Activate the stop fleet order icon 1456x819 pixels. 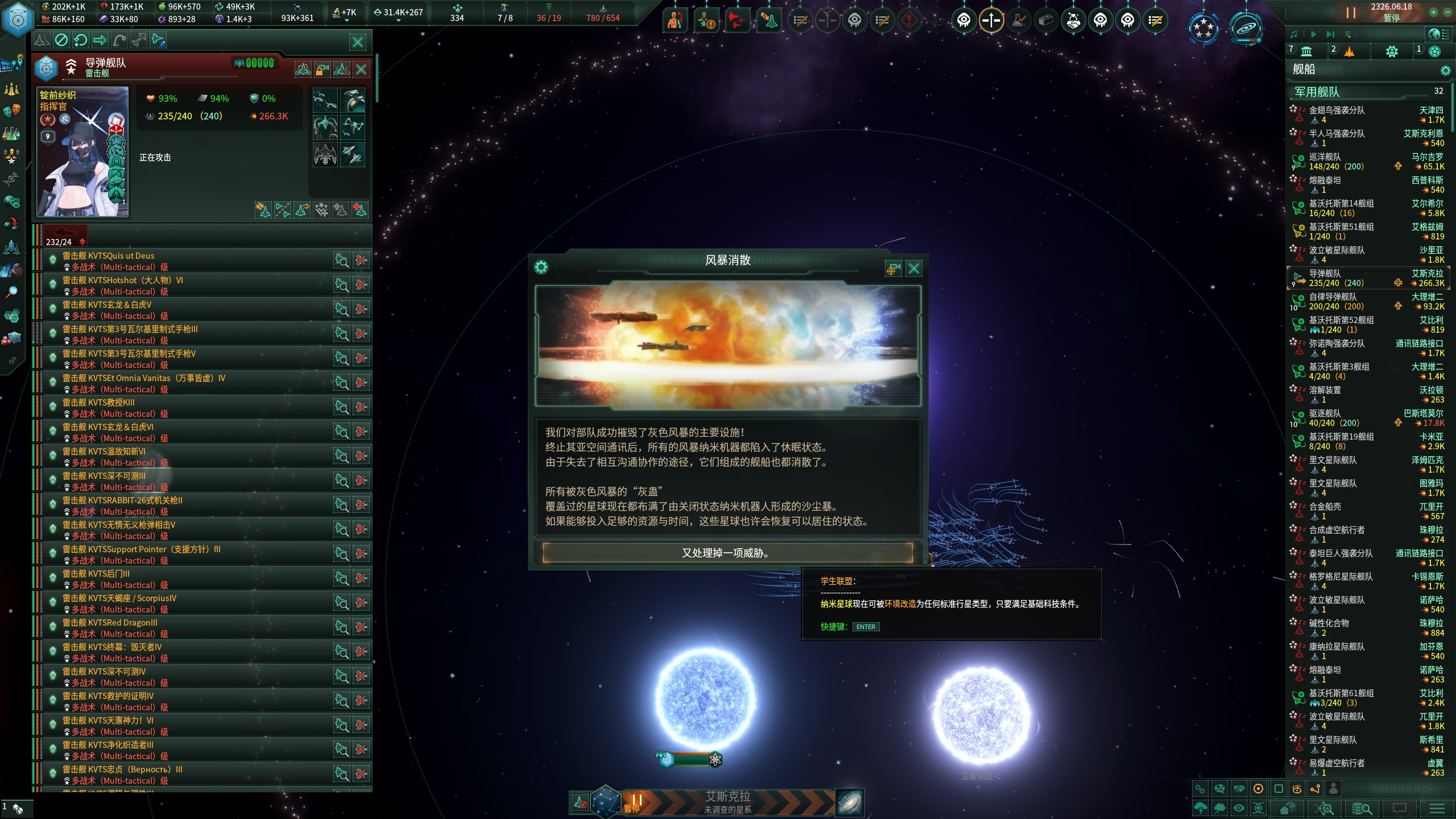coord(61,40)
